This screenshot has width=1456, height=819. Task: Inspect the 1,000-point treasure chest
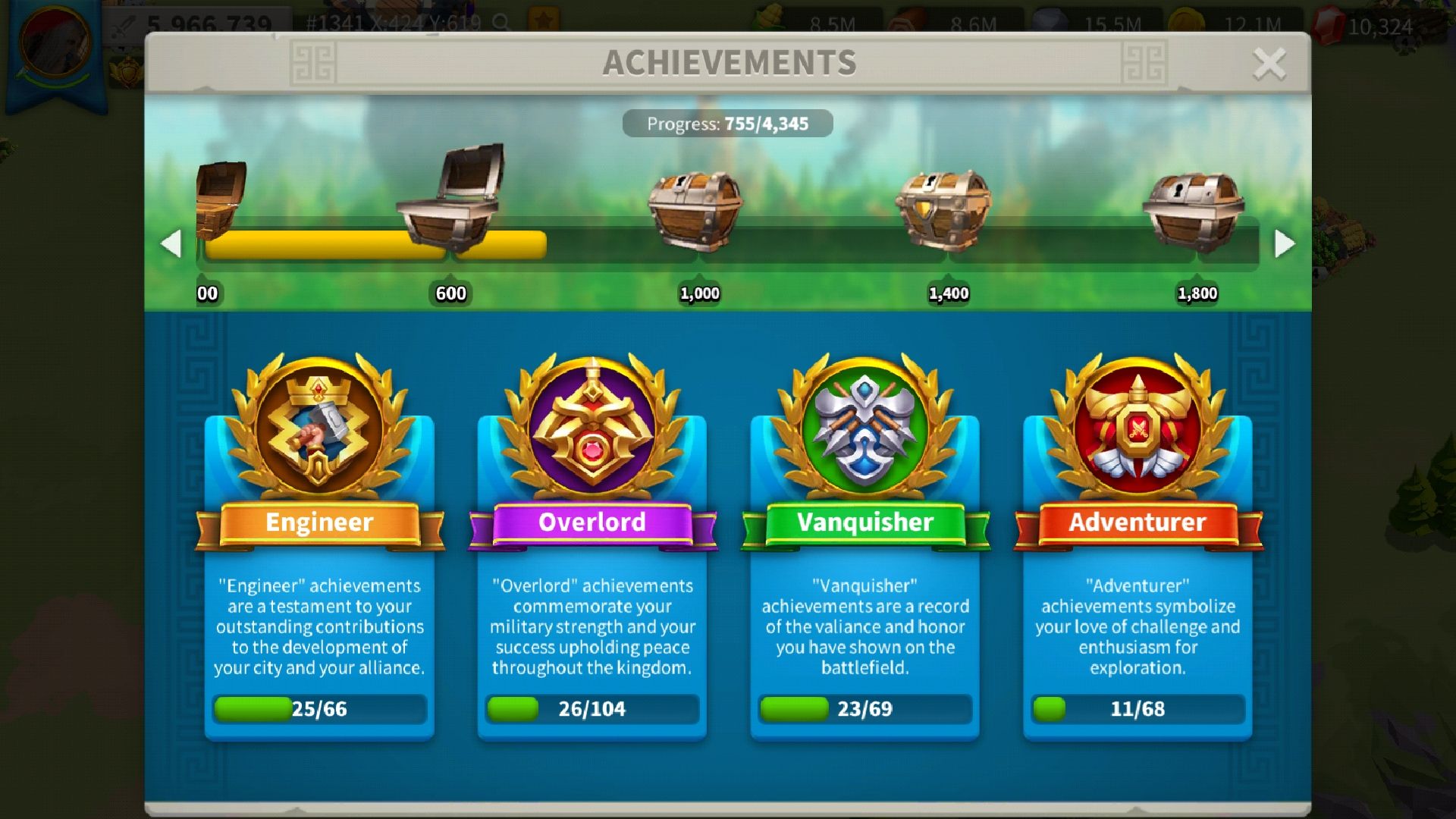tap(695, 210)
